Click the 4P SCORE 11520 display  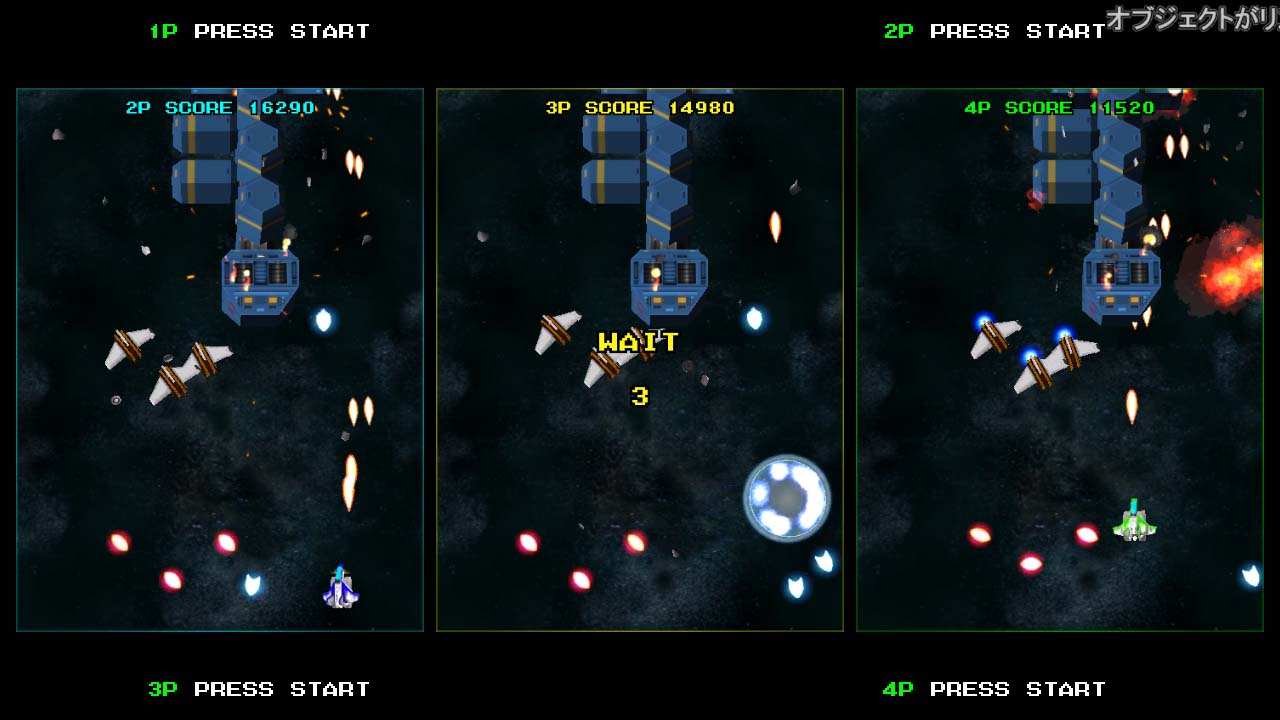coord(1062,107)
